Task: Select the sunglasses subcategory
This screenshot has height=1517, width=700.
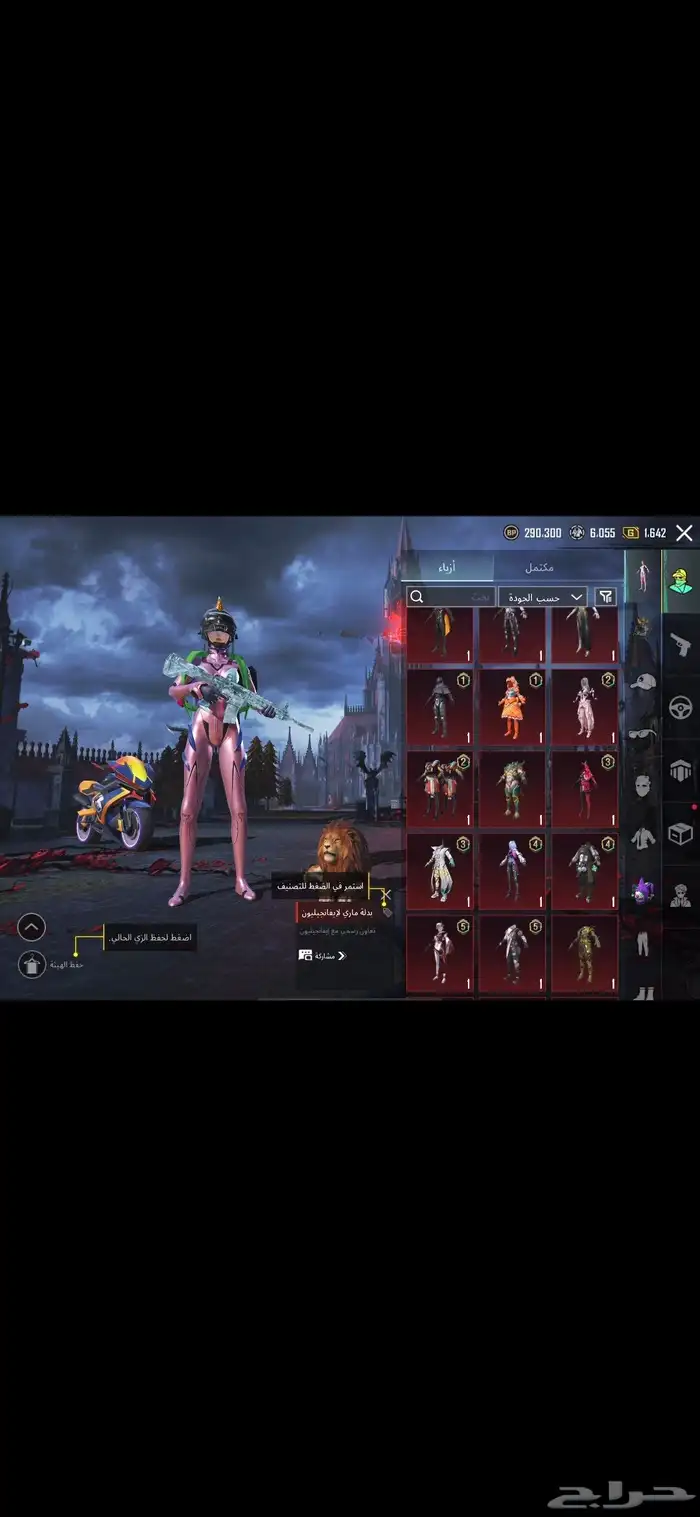Action: (642, 735)
